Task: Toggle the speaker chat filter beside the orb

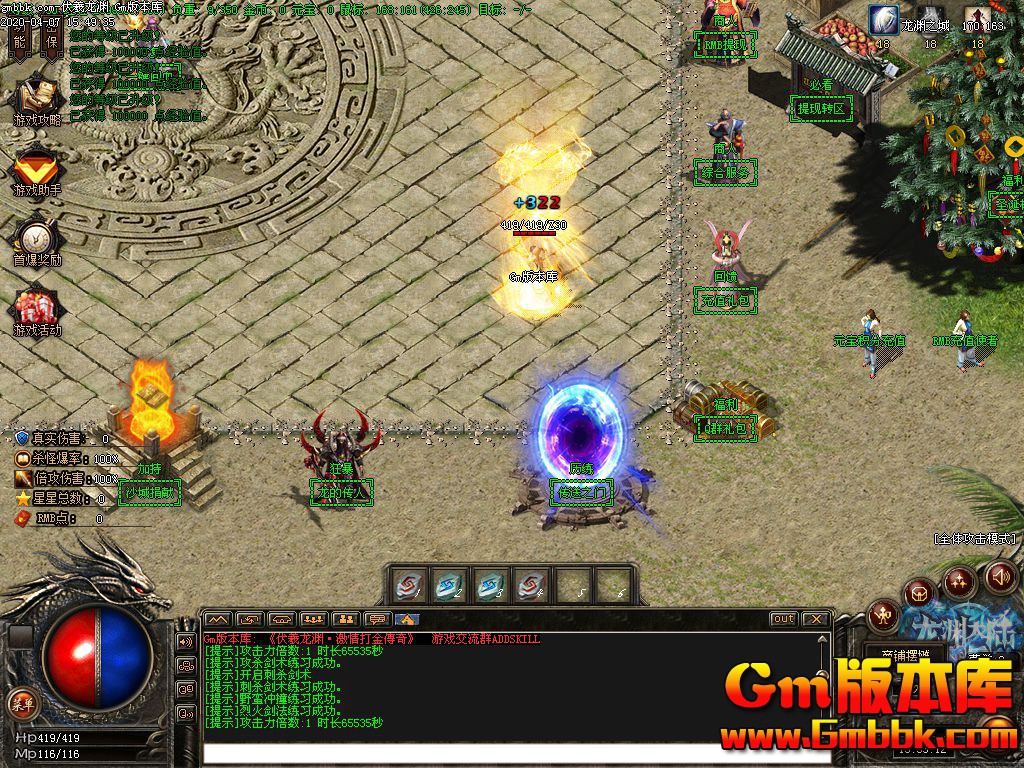Action: (186, 641)
